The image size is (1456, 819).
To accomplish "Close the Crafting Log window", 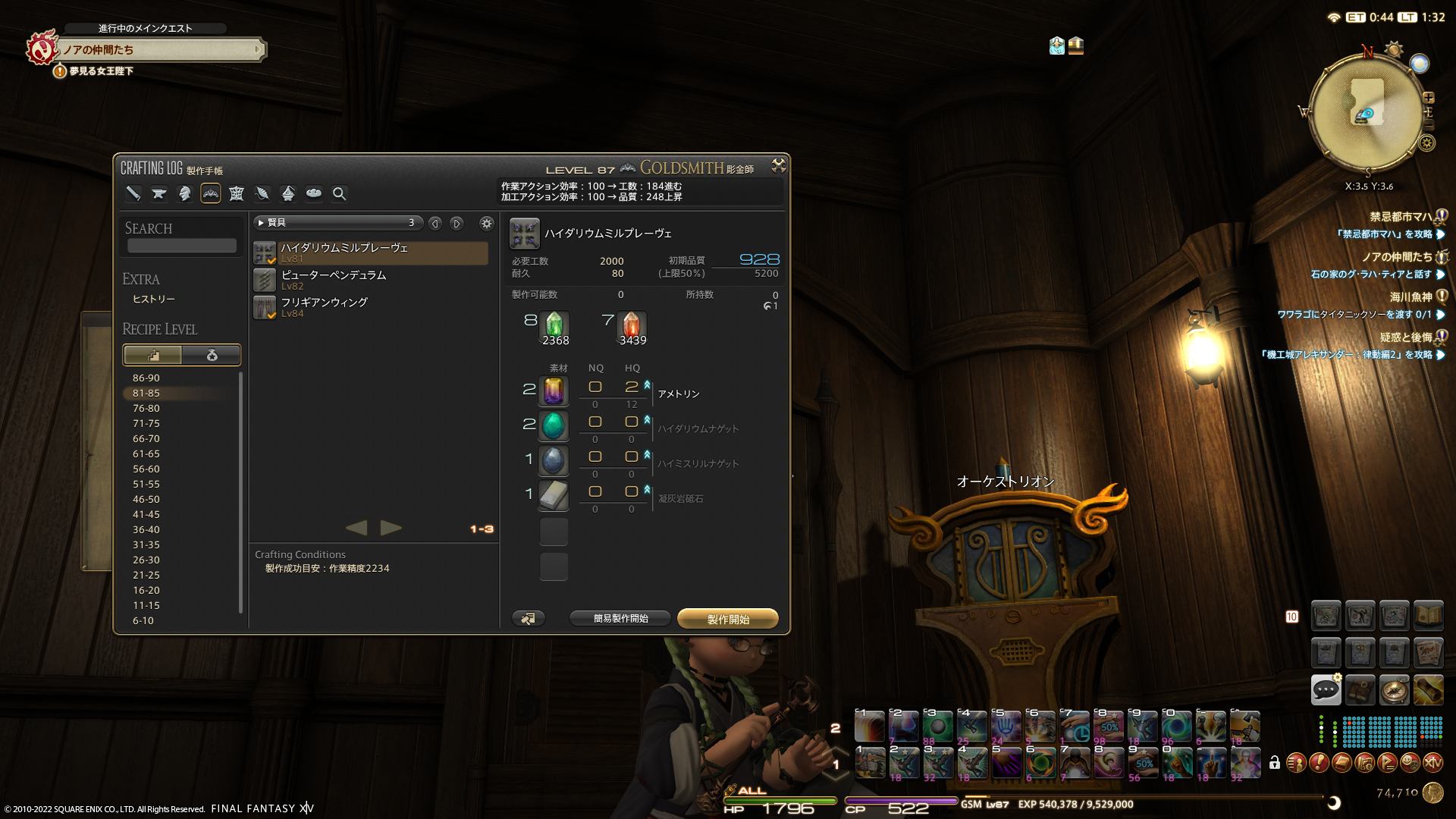I will [778, 165].
